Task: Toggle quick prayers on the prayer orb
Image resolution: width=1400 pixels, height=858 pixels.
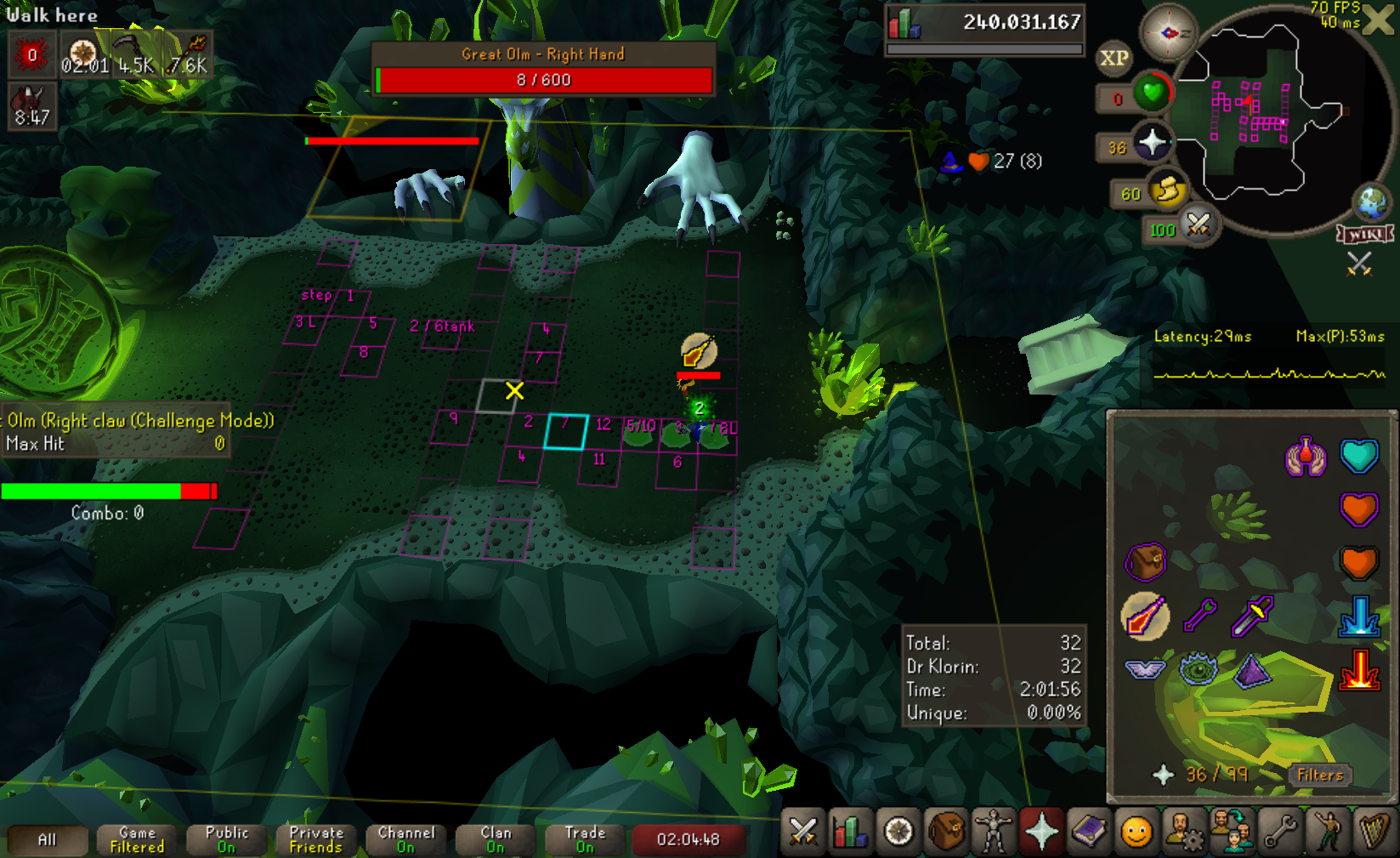Action: (x=1153, y=143)
